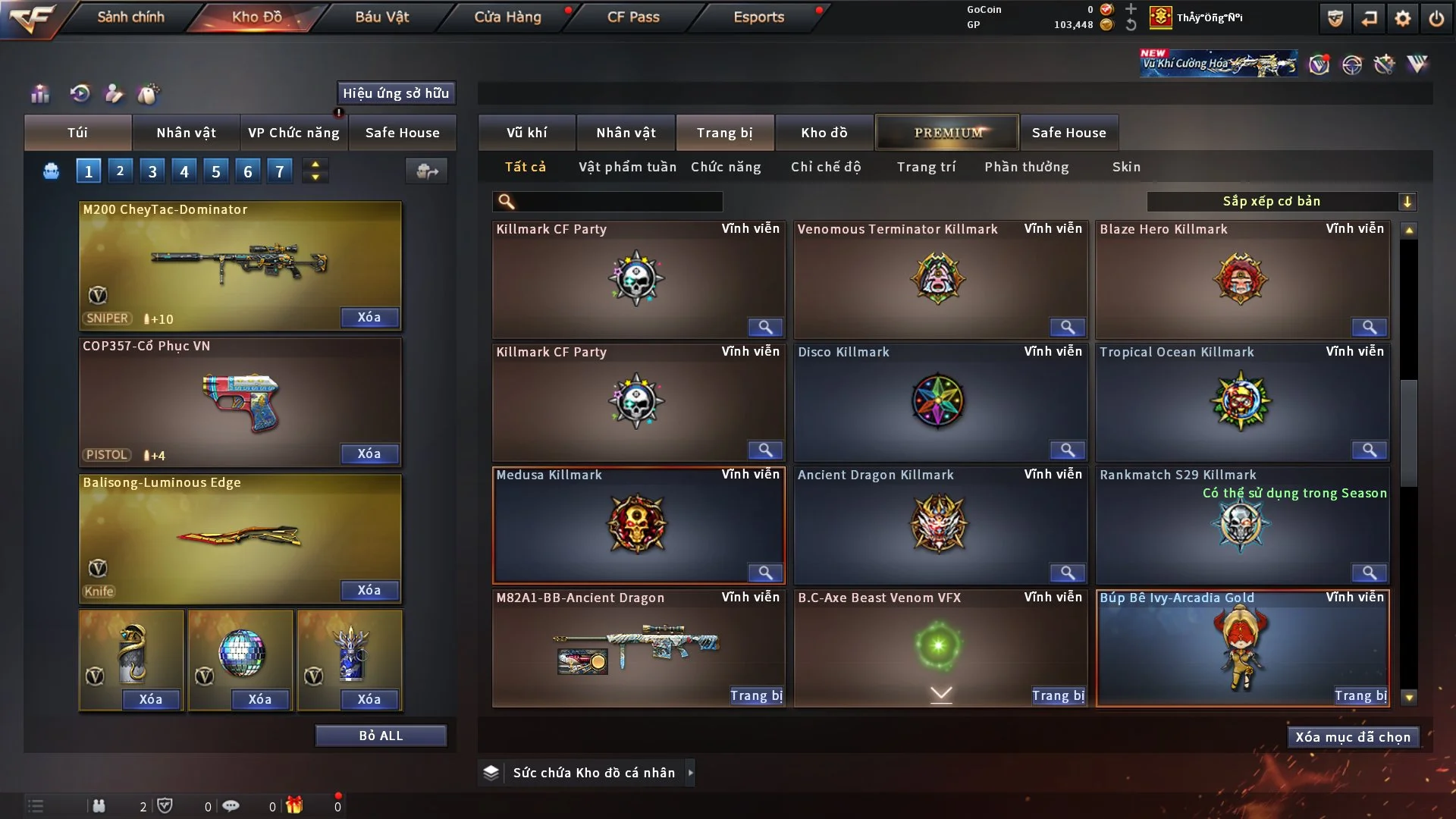
Task: Open the CF Pass page
Action: point(633,17)
